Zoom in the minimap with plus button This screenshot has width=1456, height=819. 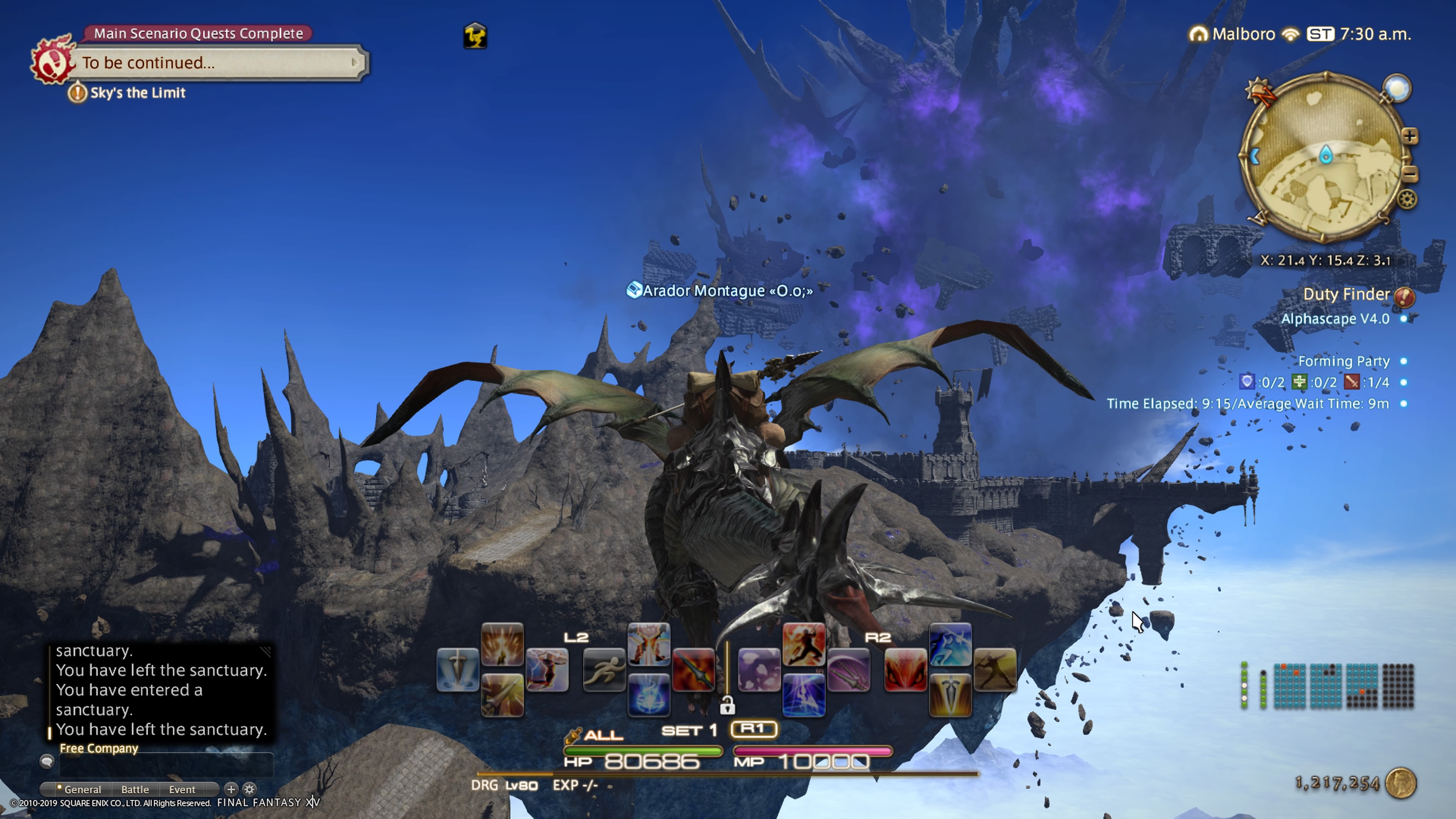click(1410, 136)
